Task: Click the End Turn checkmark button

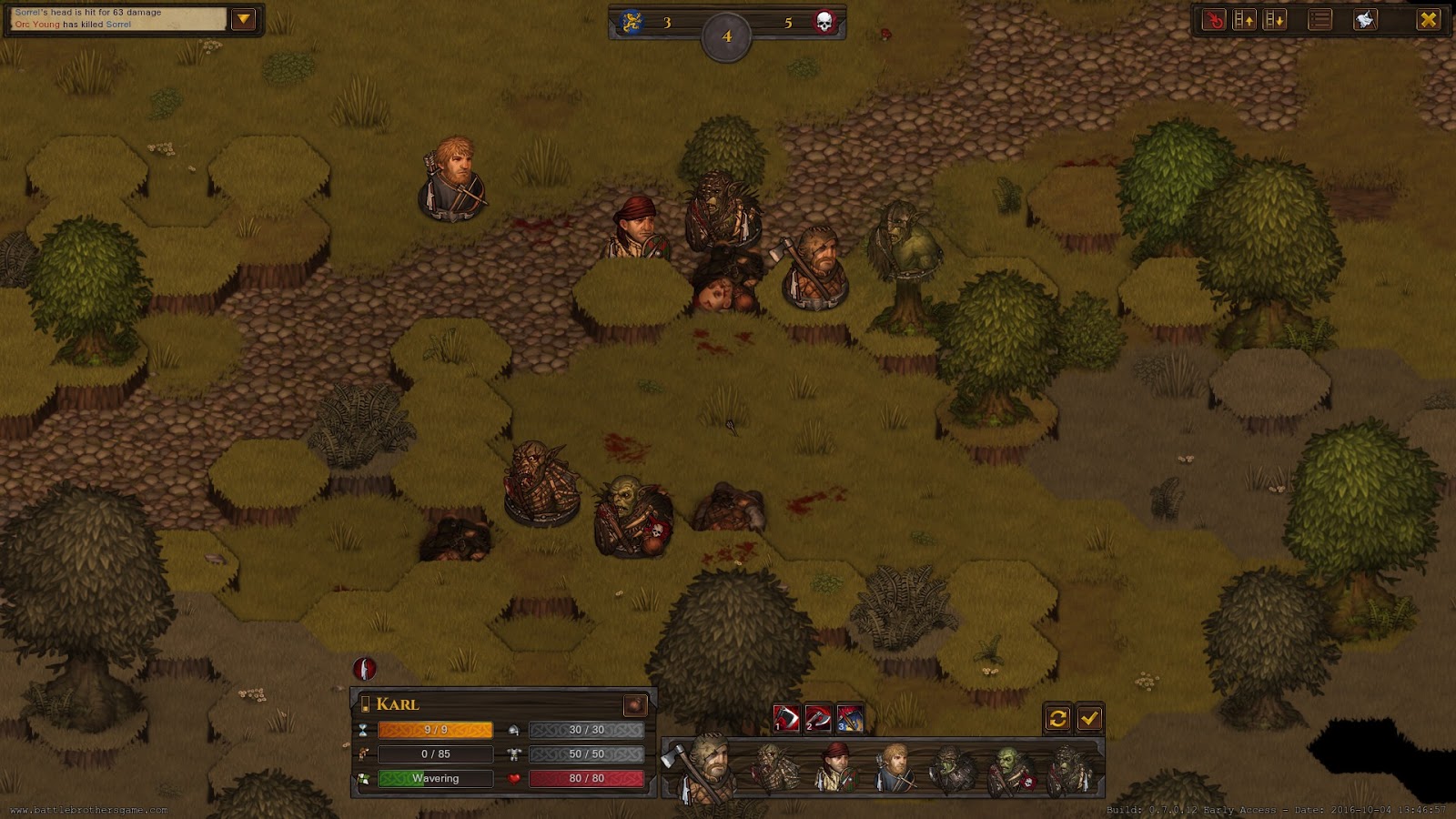Action: [1089, 718]
